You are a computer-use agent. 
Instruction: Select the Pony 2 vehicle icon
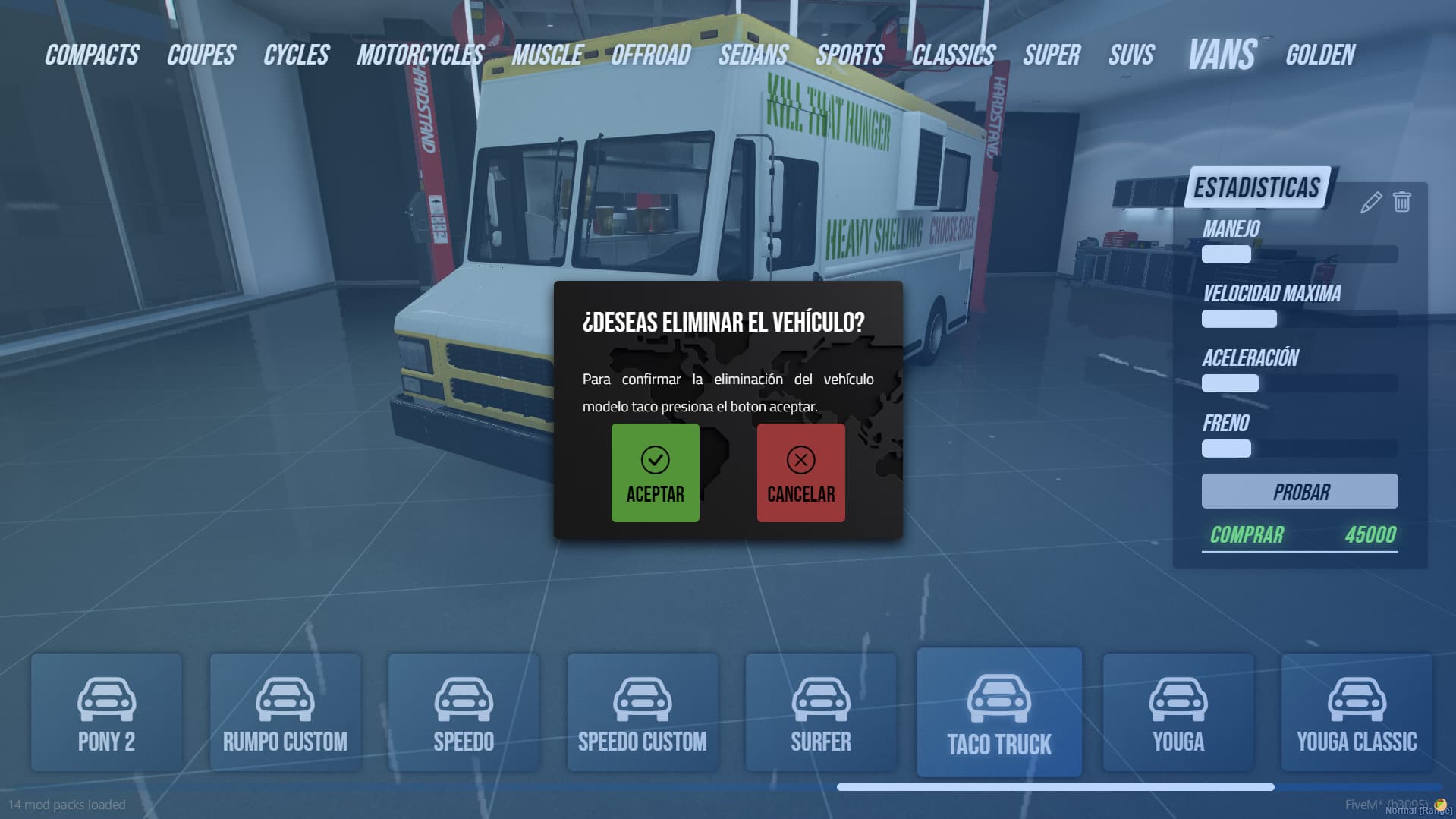click(106, 698)
